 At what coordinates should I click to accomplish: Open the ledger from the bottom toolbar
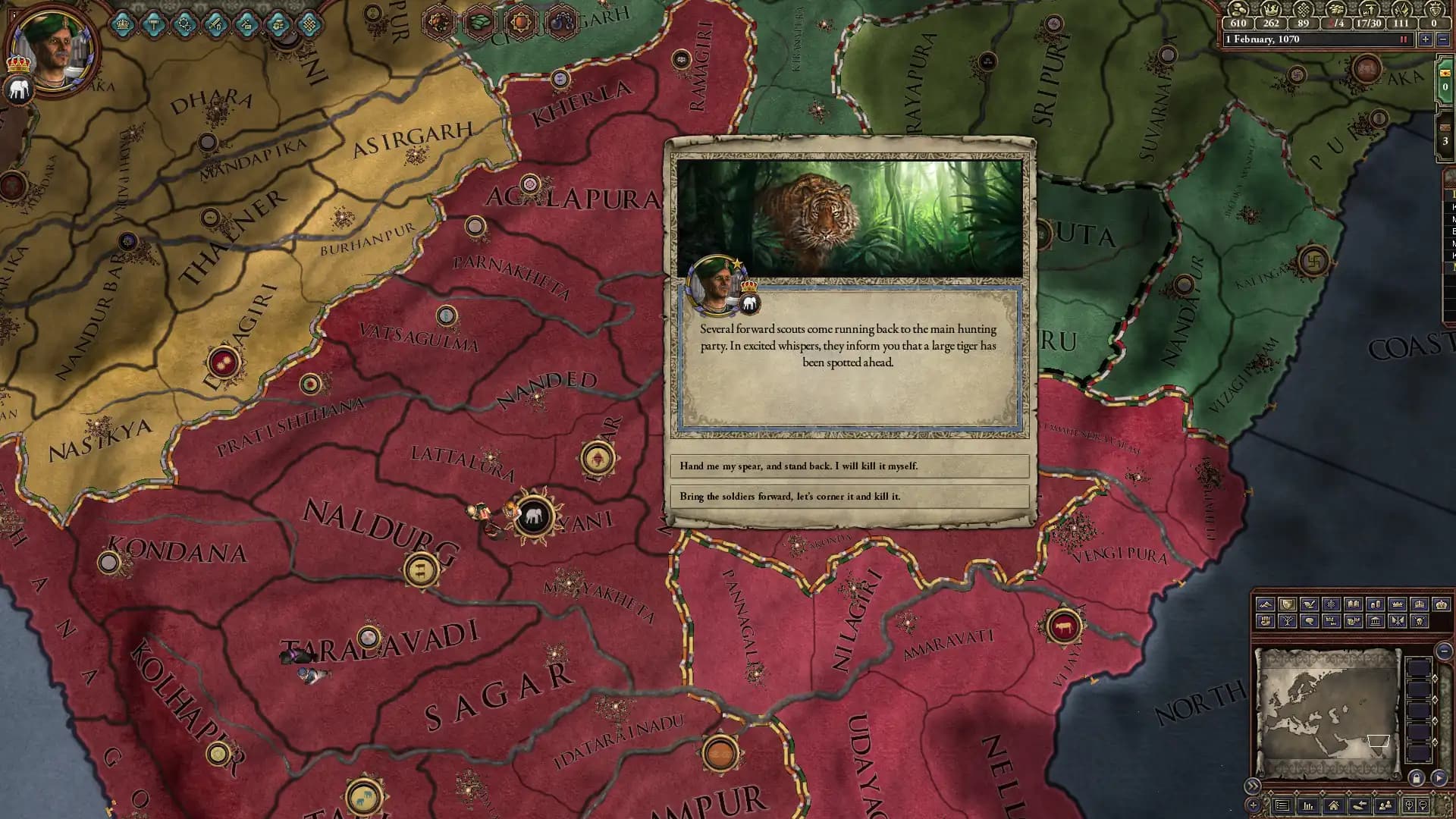pyautogui.click(x=1309, y=806)
